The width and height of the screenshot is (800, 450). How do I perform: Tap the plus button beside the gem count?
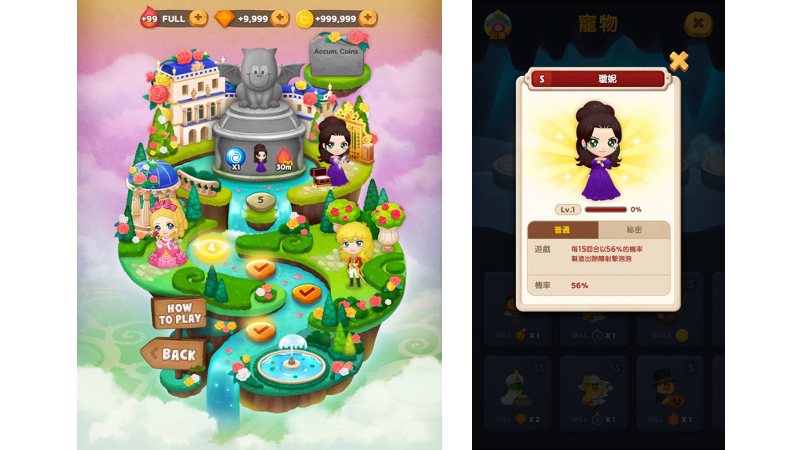[x=282, y=18]
